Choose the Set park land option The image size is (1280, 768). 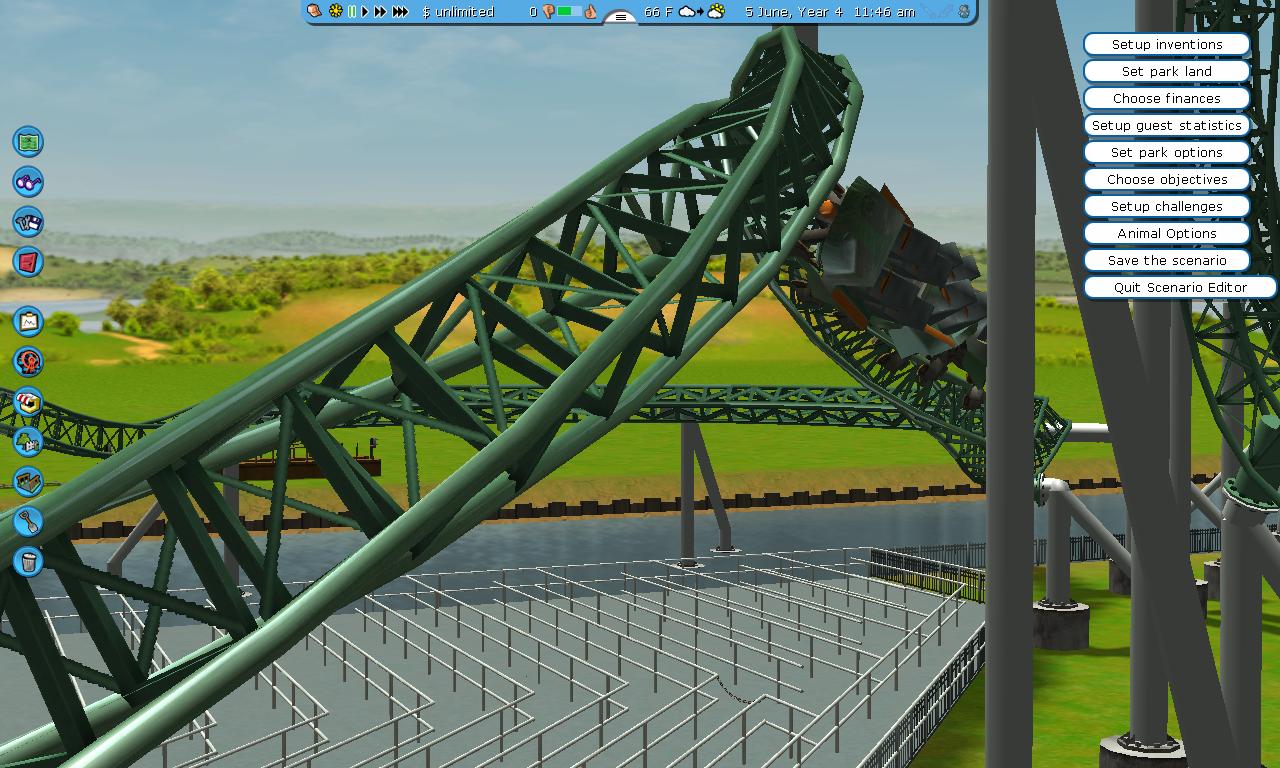click(x=1166, y=72)
